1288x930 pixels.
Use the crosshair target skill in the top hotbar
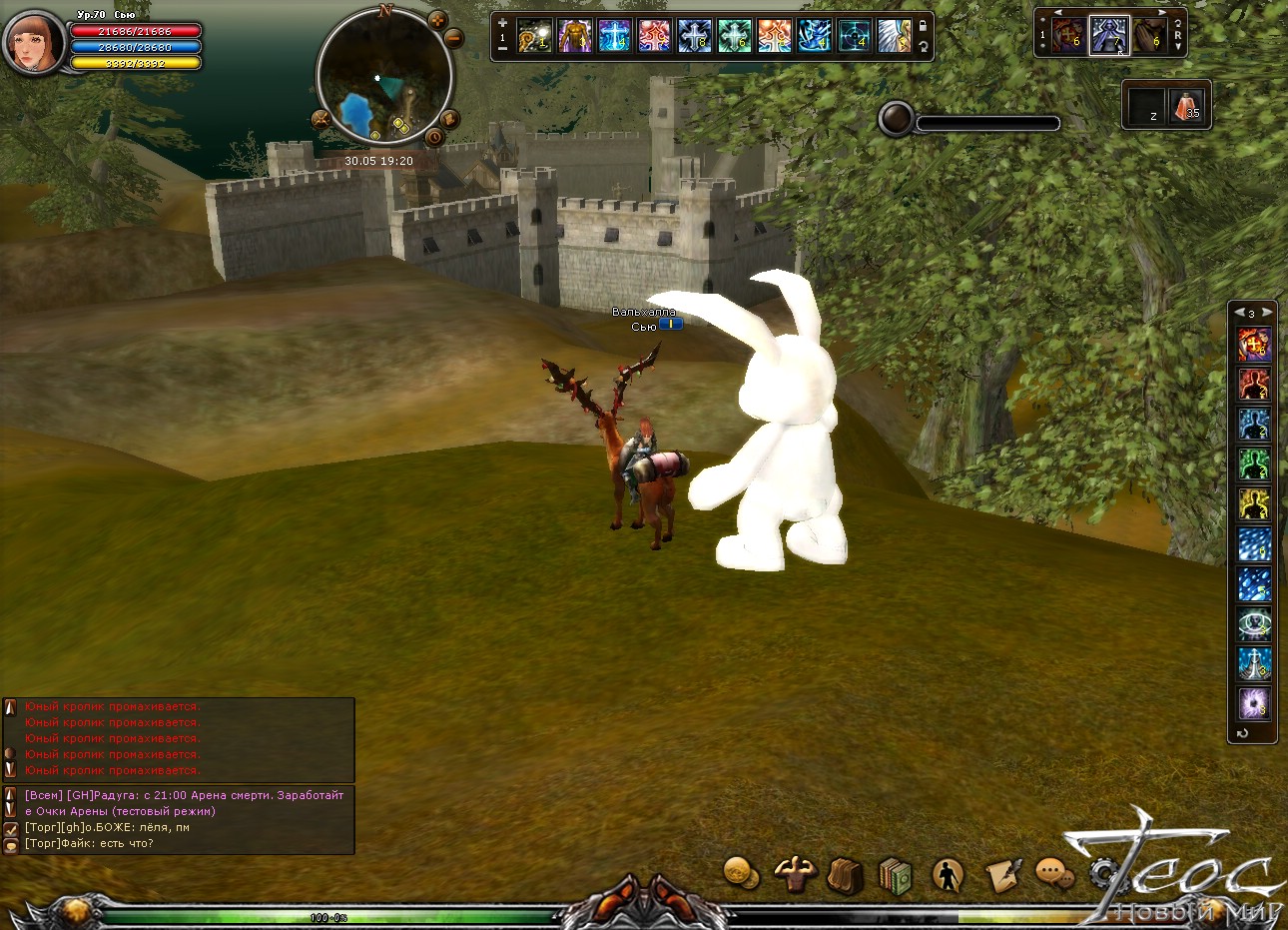click(x=854, y=36)
